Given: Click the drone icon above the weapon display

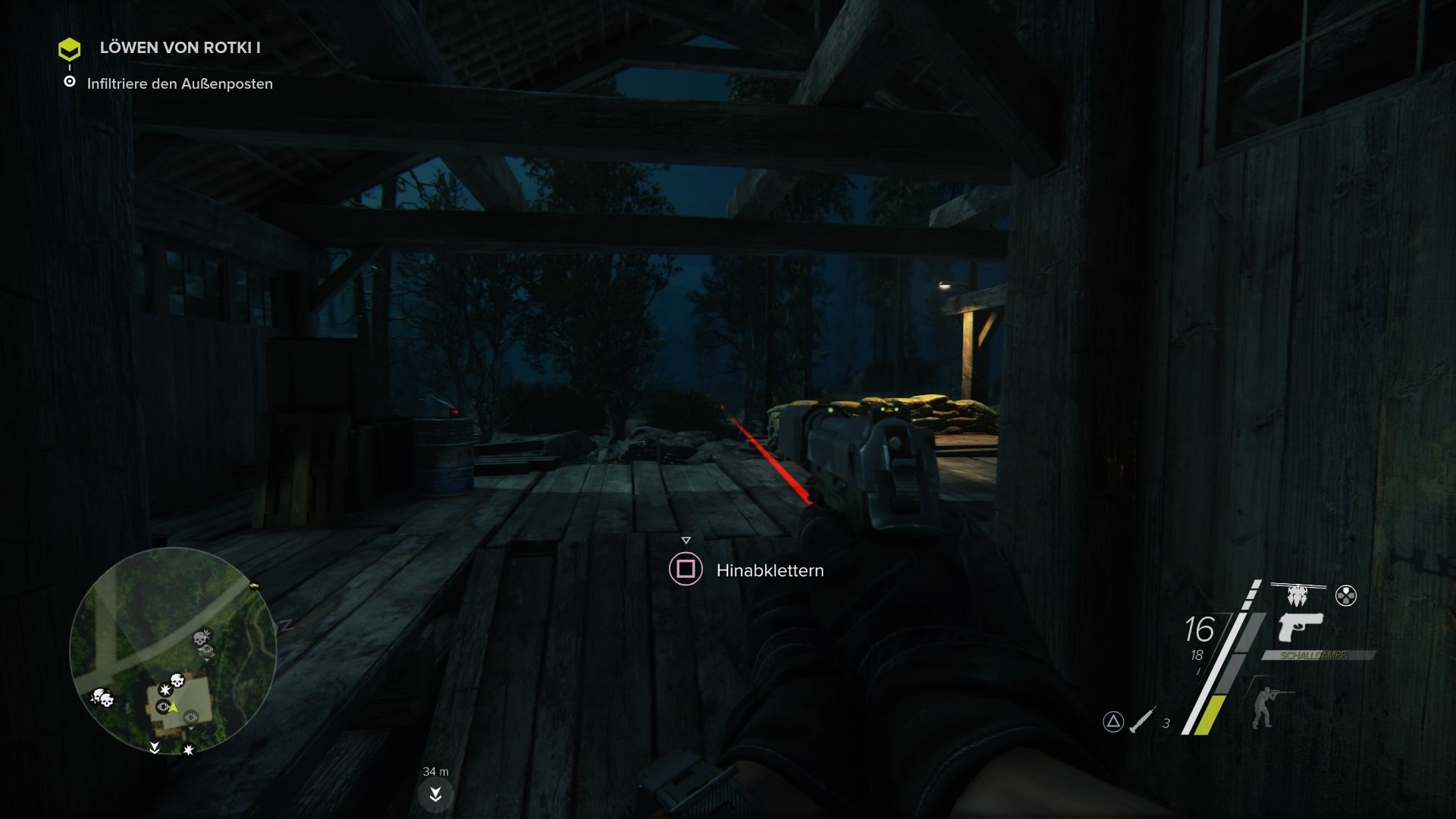Looking at the screenshot, I should point(1298,594).
